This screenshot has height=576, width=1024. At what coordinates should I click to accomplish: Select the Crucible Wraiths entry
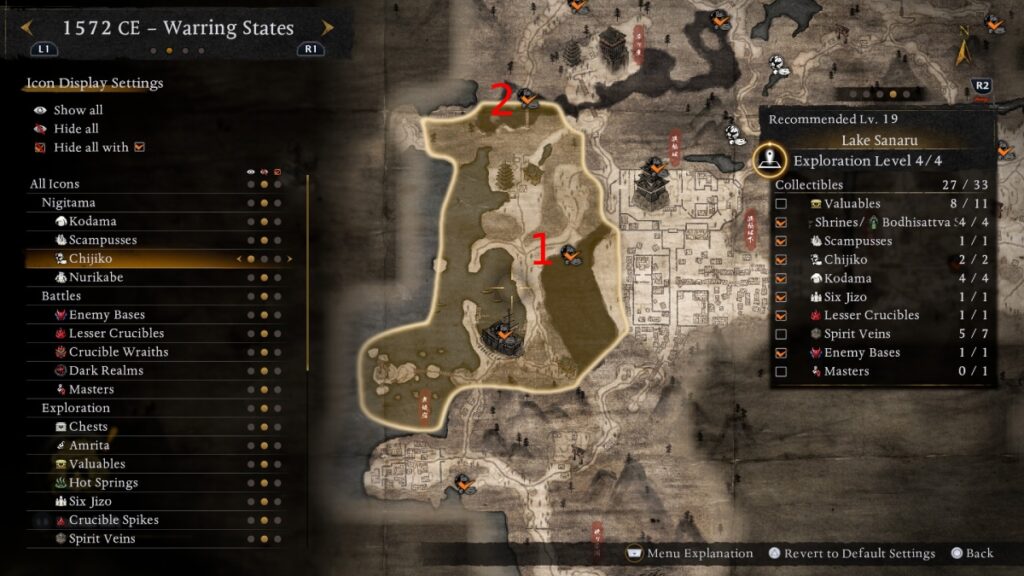pyautogui.click(x=118, y=352)
